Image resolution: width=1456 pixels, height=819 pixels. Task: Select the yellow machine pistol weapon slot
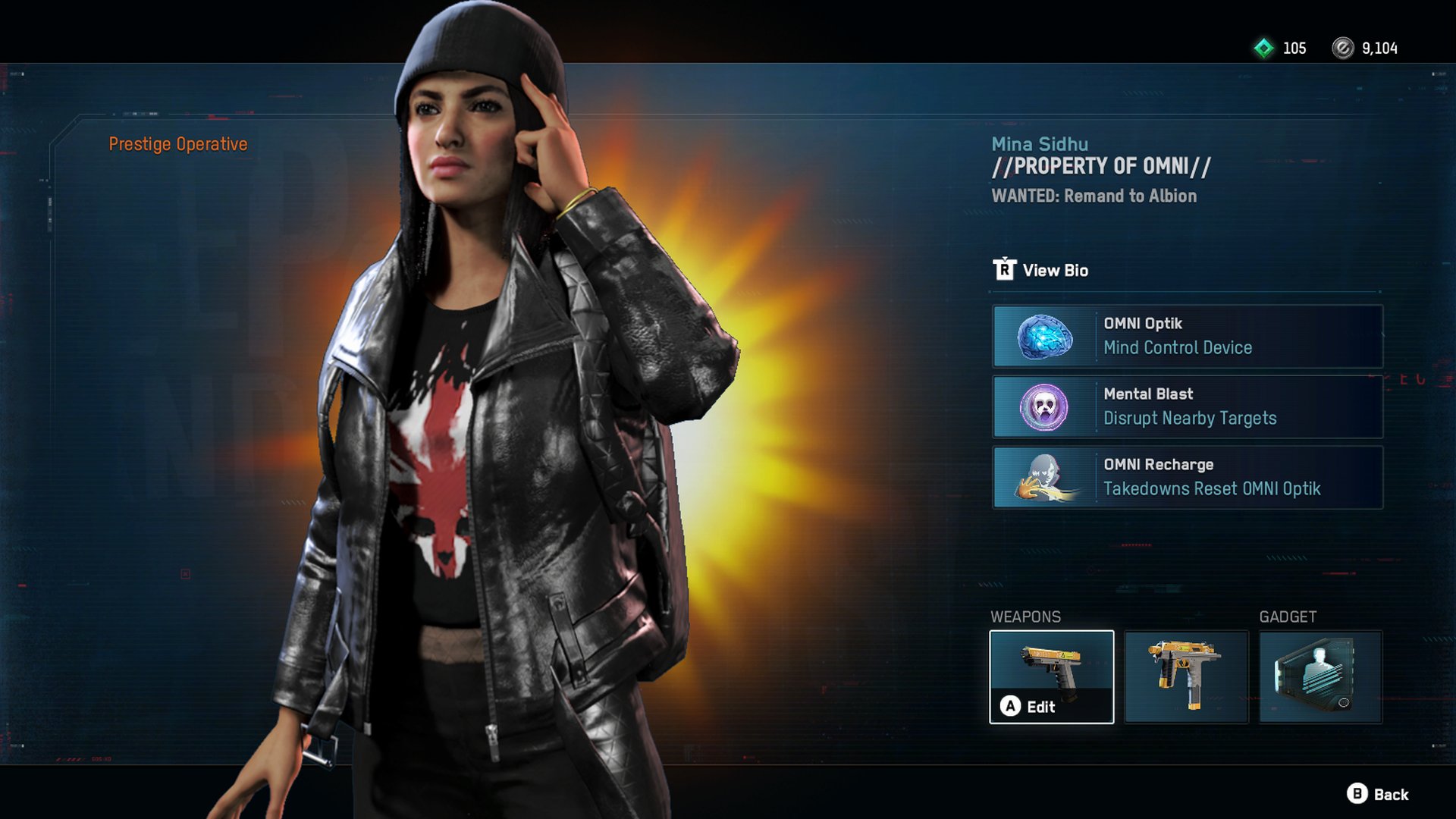1186,677
